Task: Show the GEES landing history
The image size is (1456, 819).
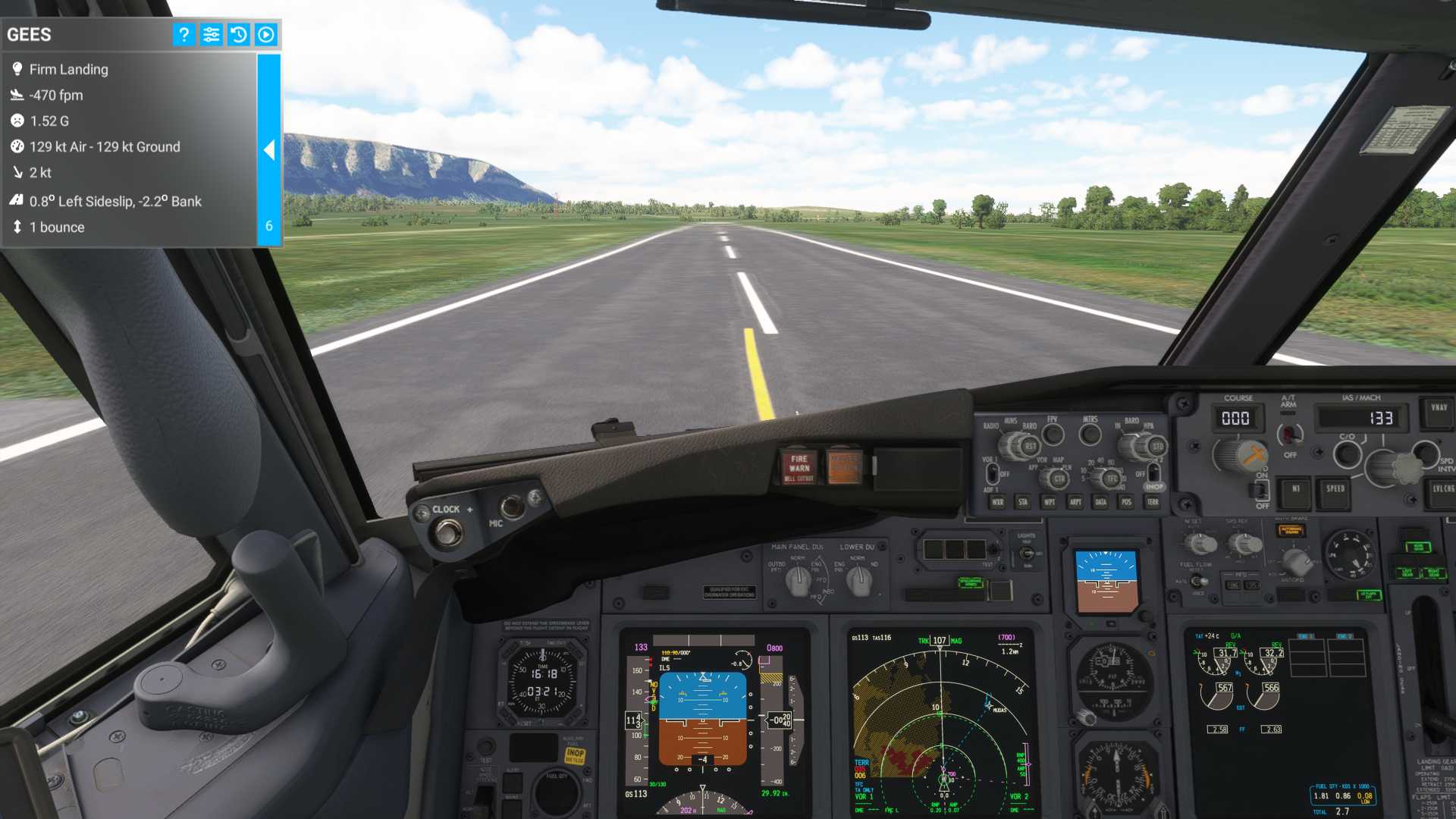Action: coord(238,34)
